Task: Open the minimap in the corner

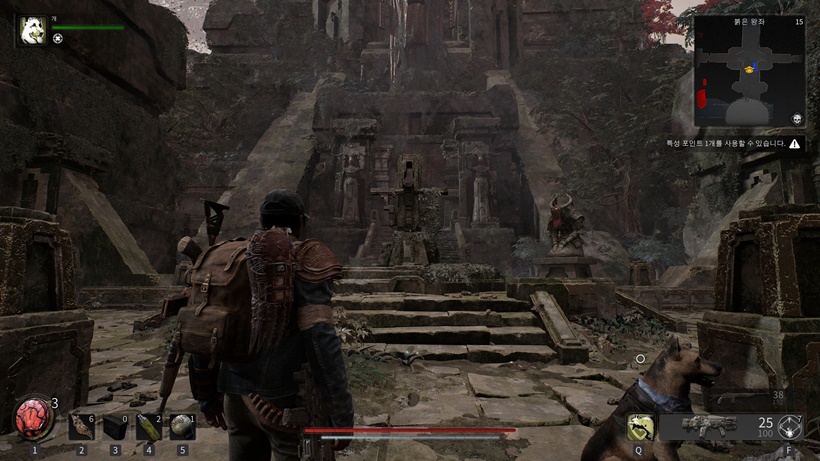Action: pyautogui.click(x=749, y=72)
